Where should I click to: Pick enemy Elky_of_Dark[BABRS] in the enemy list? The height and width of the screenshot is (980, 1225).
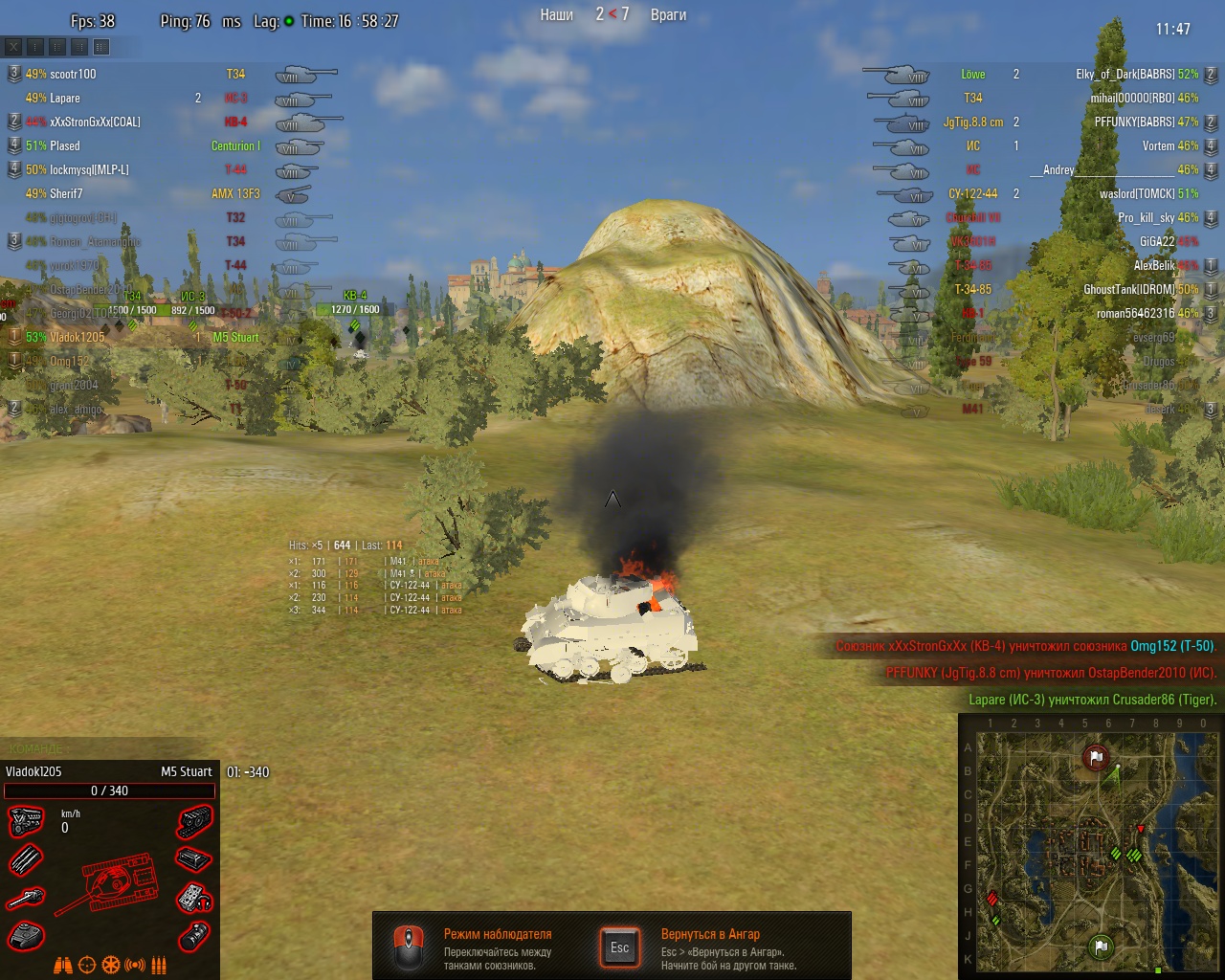1125,74
